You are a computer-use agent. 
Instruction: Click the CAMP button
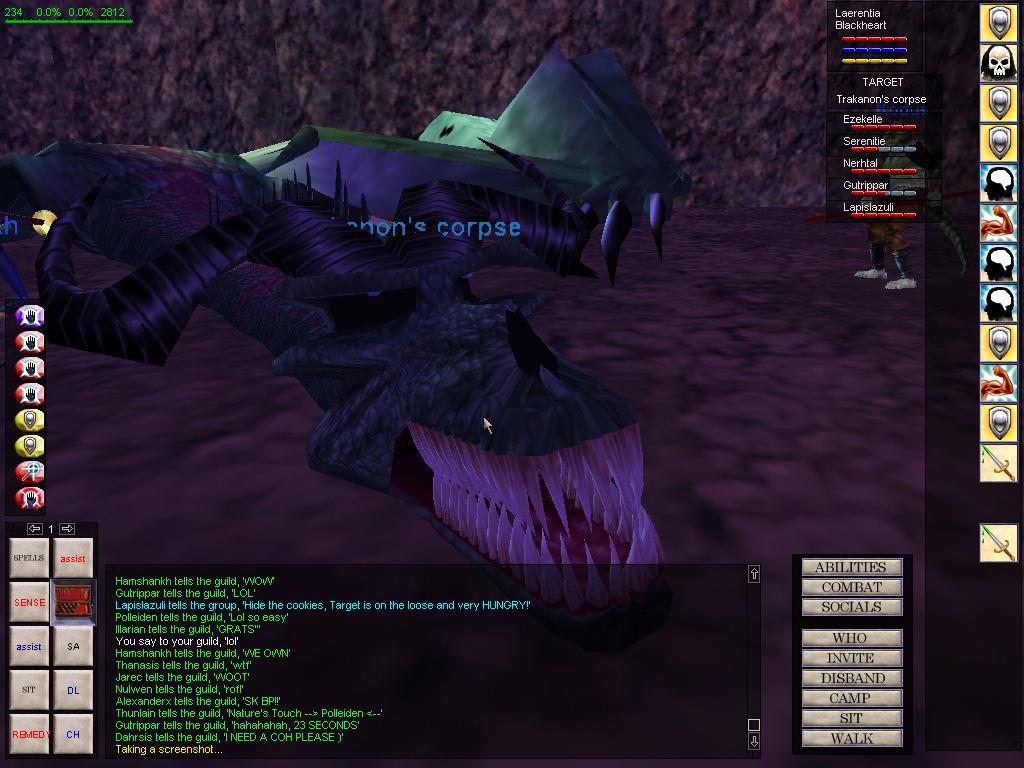851,698
